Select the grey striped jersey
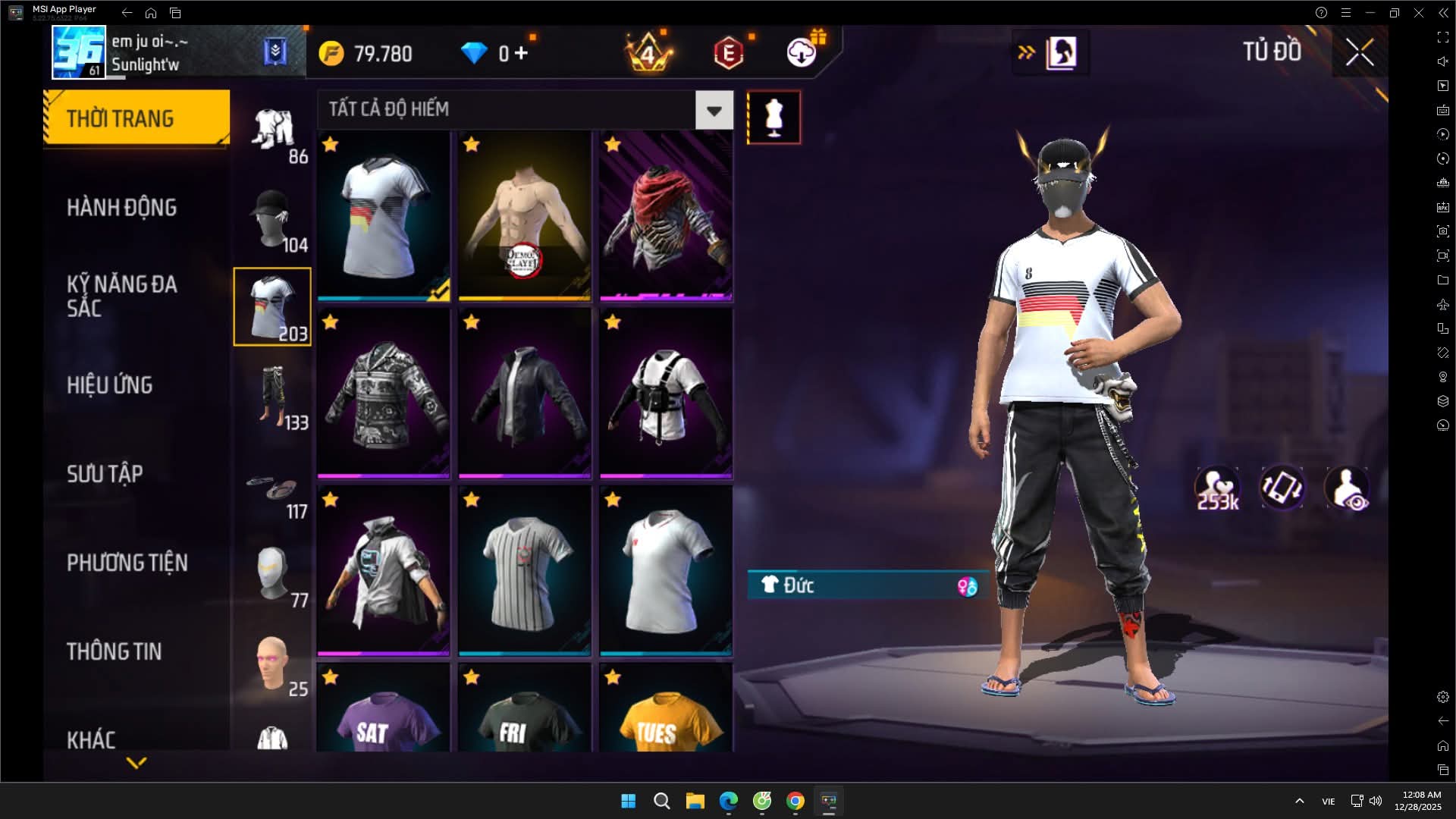This screenshot has width=1456, height=819. [525, 571]
